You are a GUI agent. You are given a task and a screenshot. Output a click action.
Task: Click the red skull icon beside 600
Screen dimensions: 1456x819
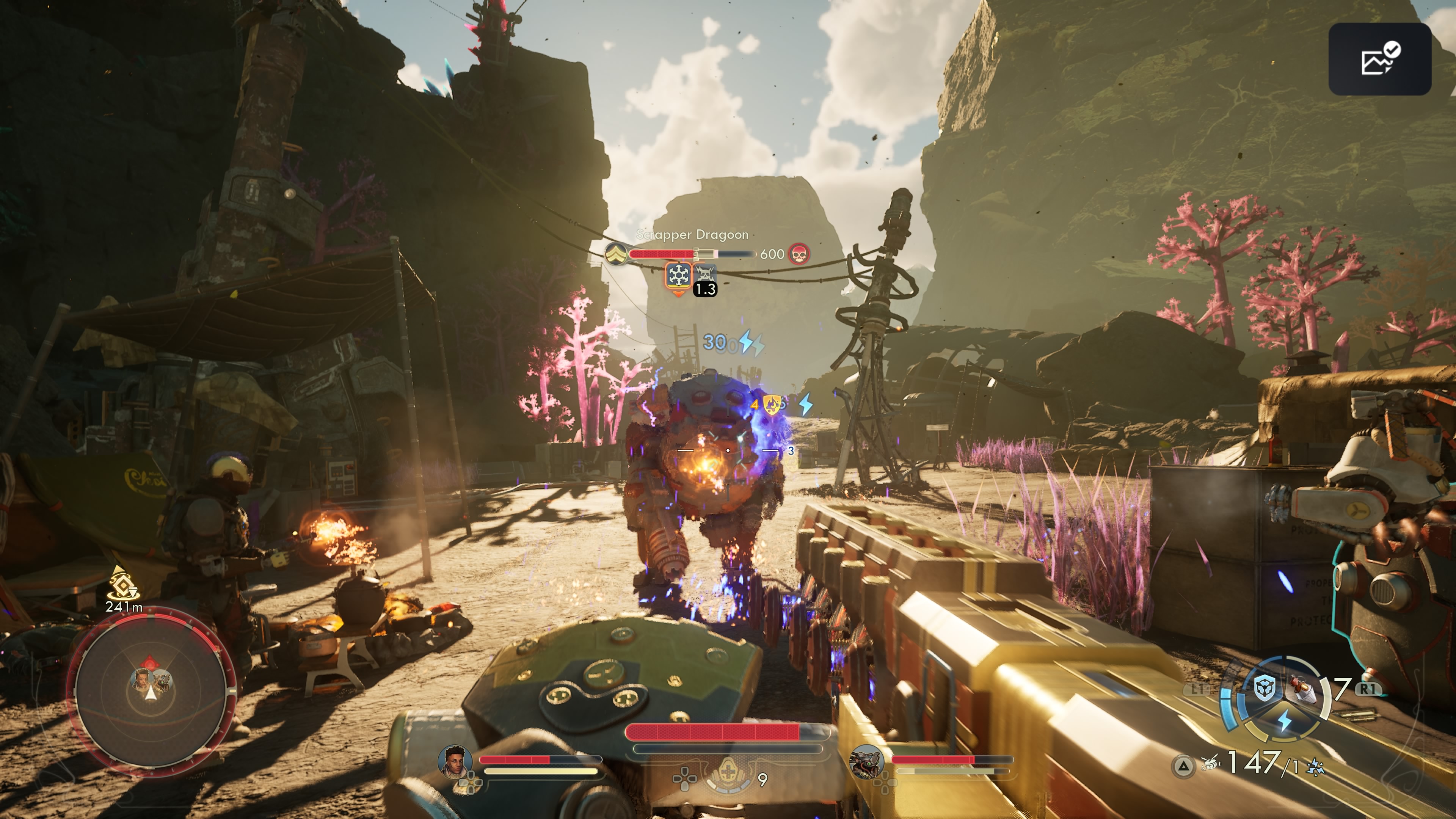coord(799,254)
